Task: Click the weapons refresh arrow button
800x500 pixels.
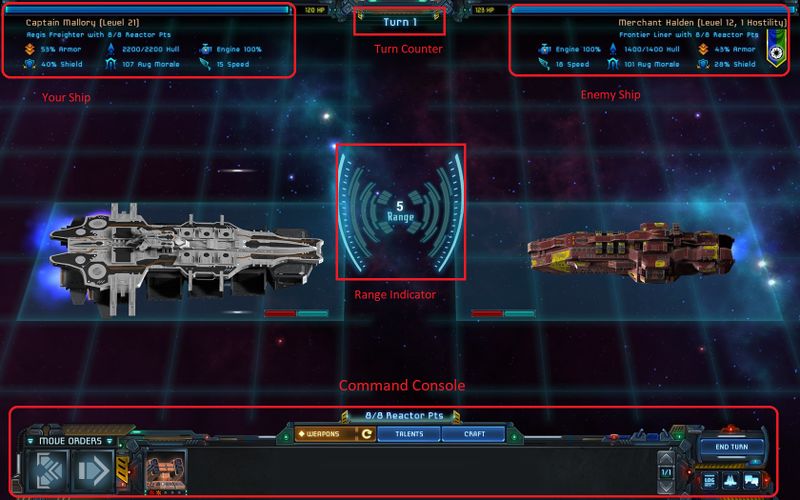Action: [x=367, y=434]
